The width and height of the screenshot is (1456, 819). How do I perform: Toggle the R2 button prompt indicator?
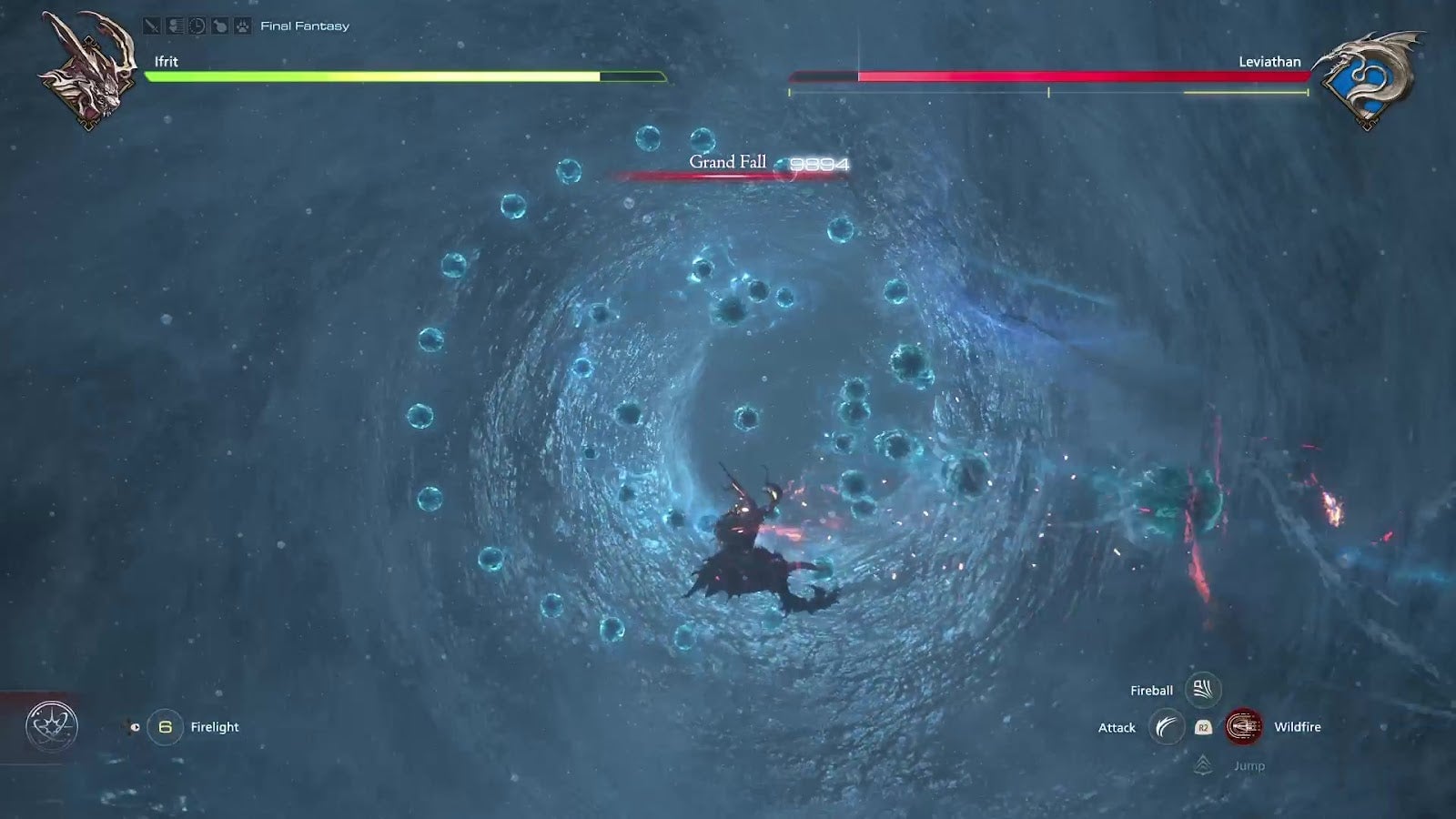pyautogui.click(x=1203, y=727)
